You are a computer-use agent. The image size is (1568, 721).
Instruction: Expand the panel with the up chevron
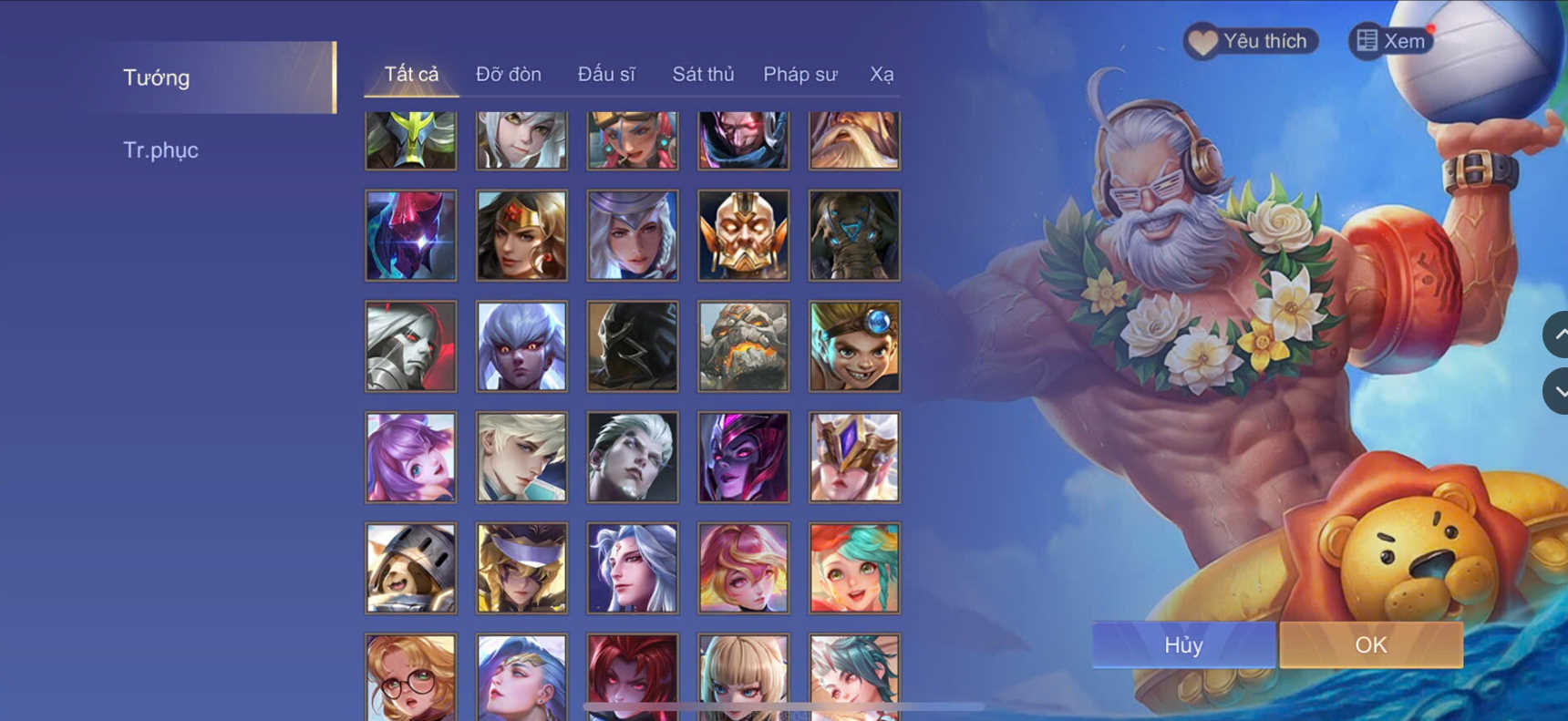(x=1560, y=335)
